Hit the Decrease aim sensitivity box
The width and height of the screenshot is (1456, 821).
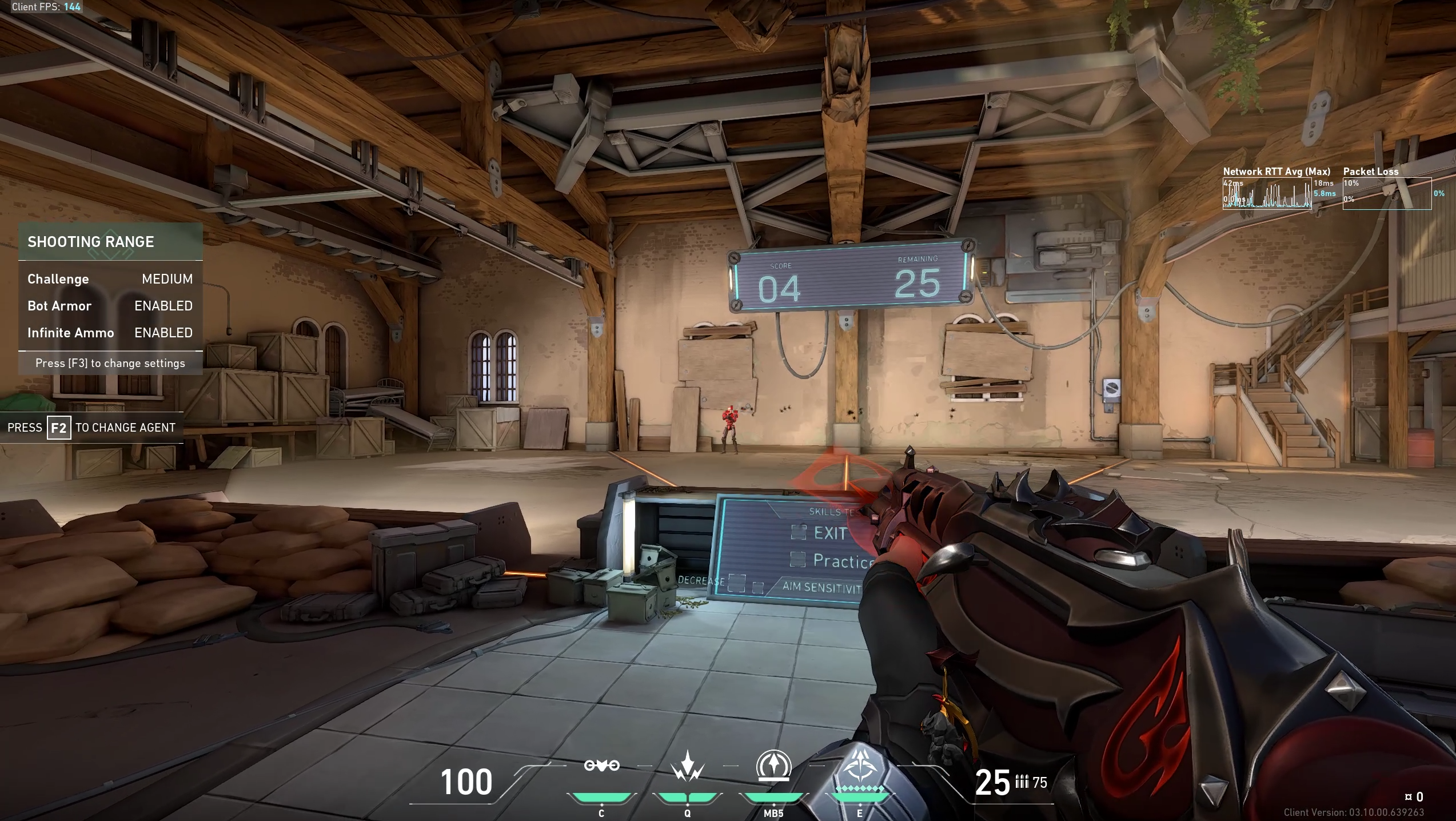[736, 583]
